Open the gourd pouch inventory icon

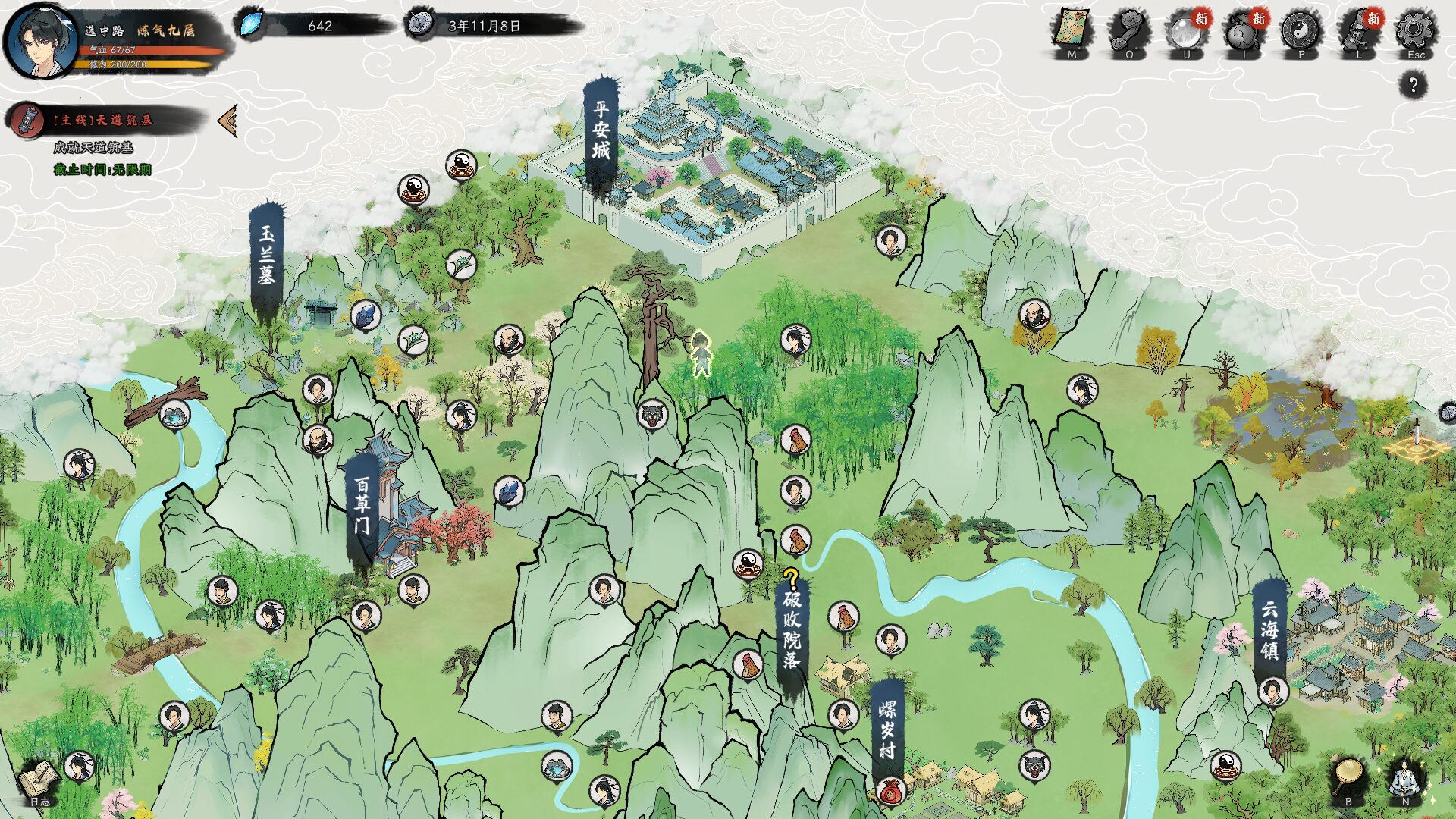(1244, 32)
